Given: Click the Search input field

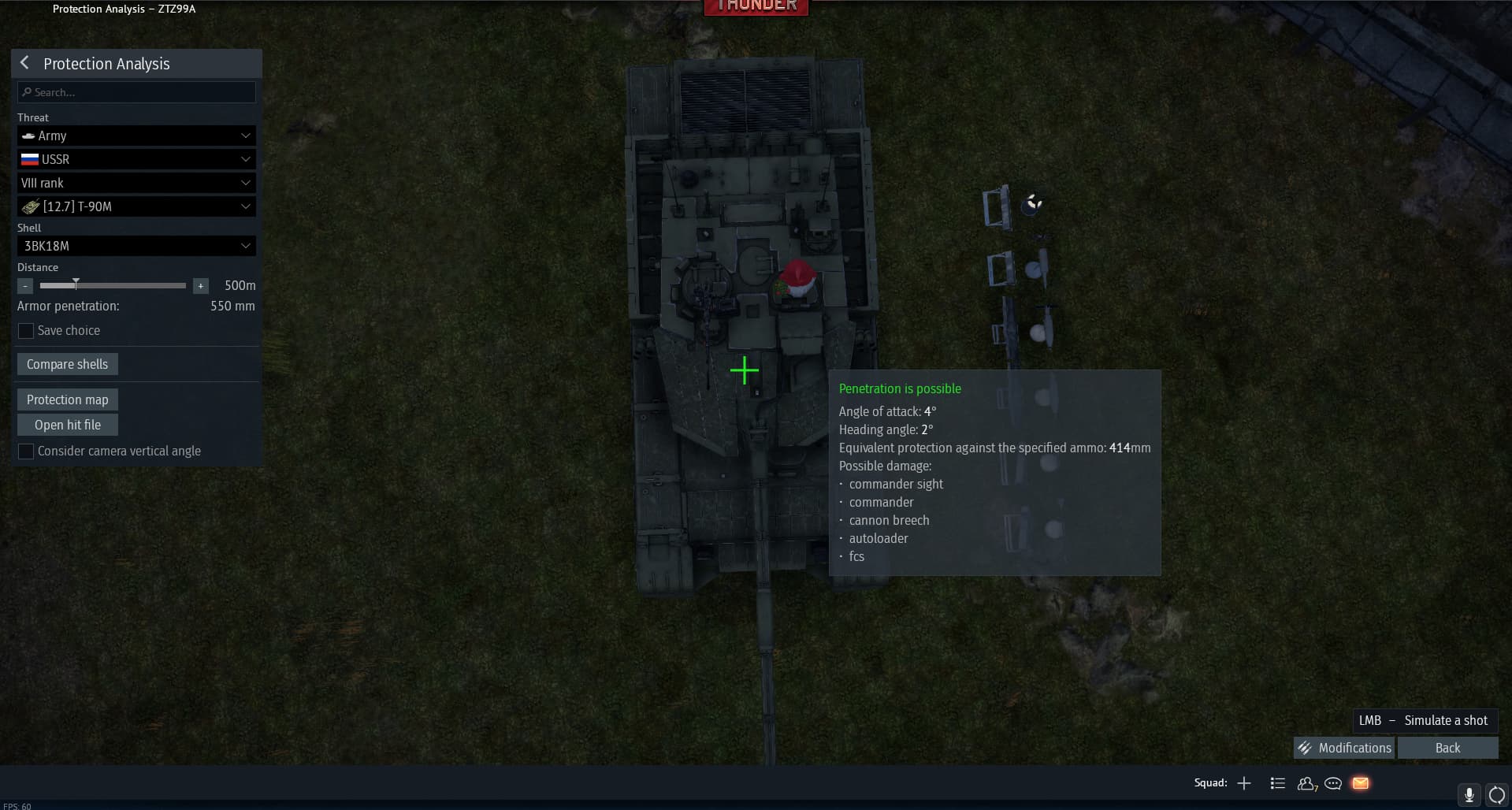Looking at the screenshot, I should (x=136, y=92).
